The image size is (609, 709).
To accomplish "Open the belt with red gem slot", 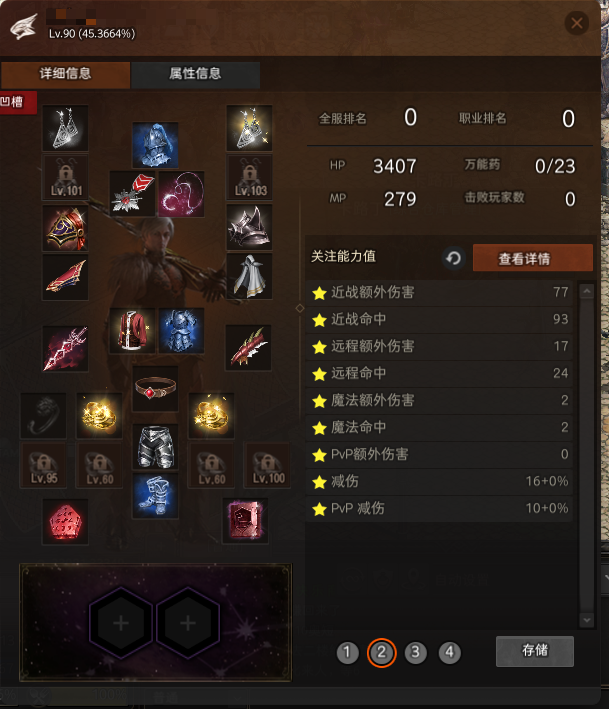I will pyautogui.click(x=155, y=386).
